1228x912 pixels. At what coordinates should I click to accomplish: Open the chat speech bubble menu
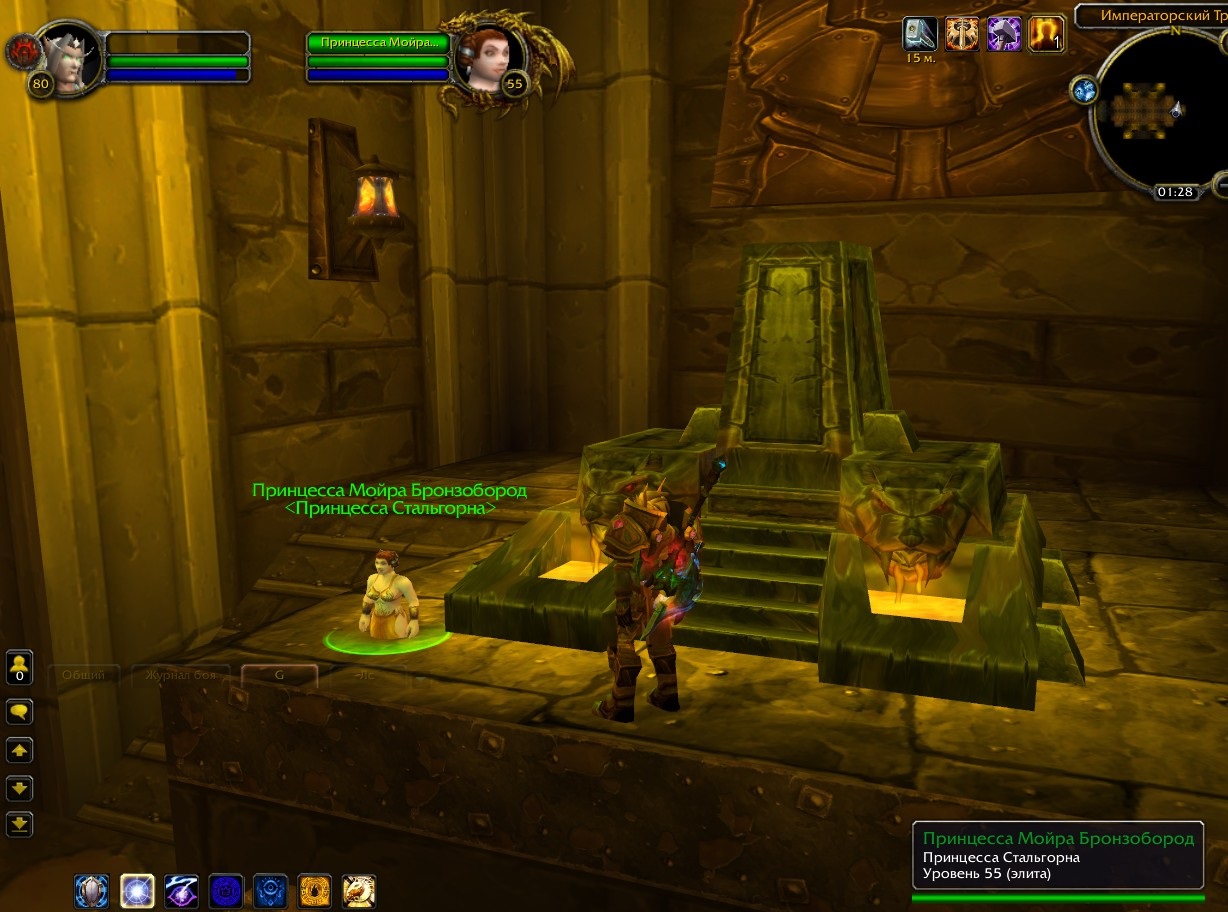20,712
